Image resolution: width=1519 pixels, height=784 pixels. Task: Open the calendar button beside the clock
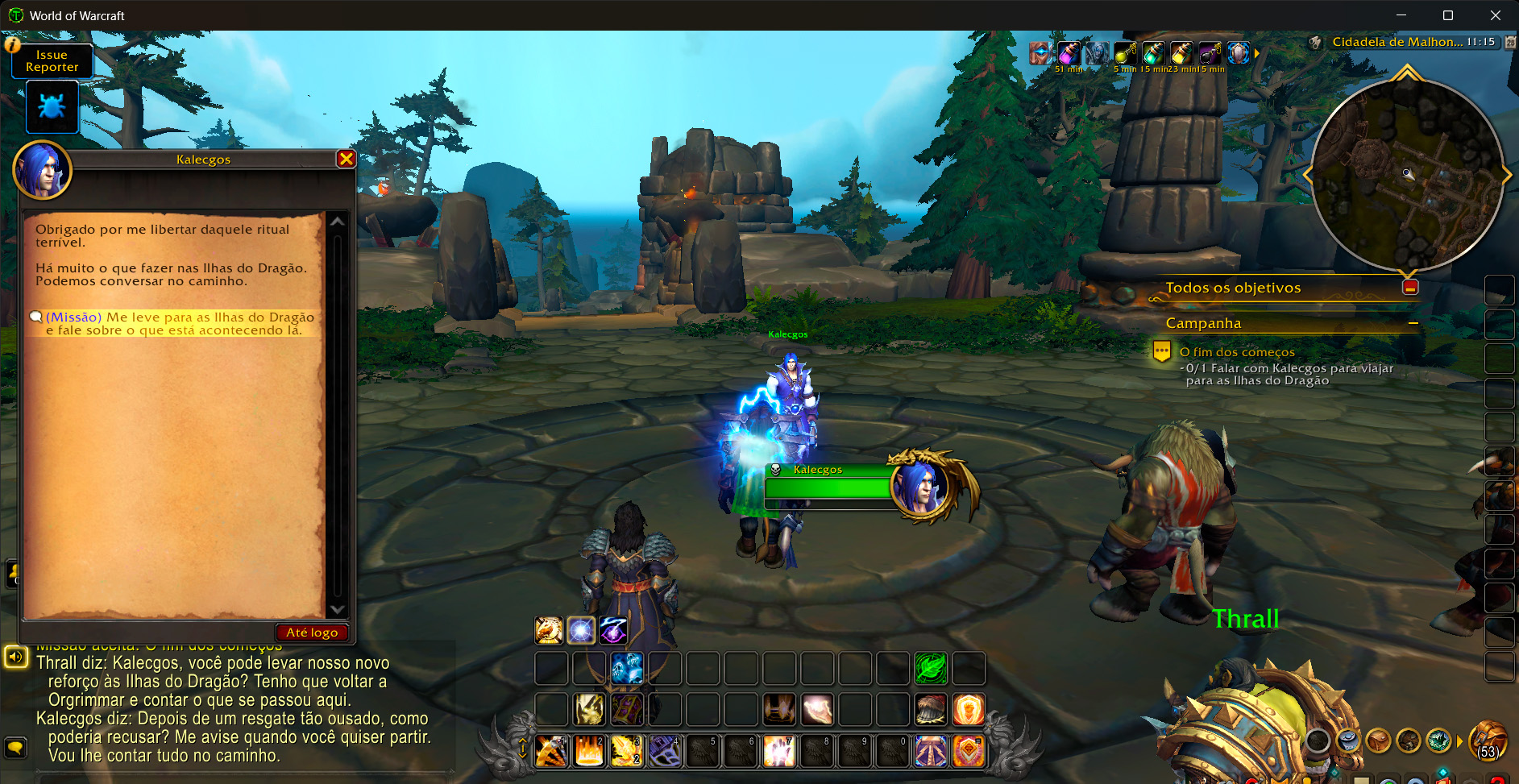click(1510, 42)
